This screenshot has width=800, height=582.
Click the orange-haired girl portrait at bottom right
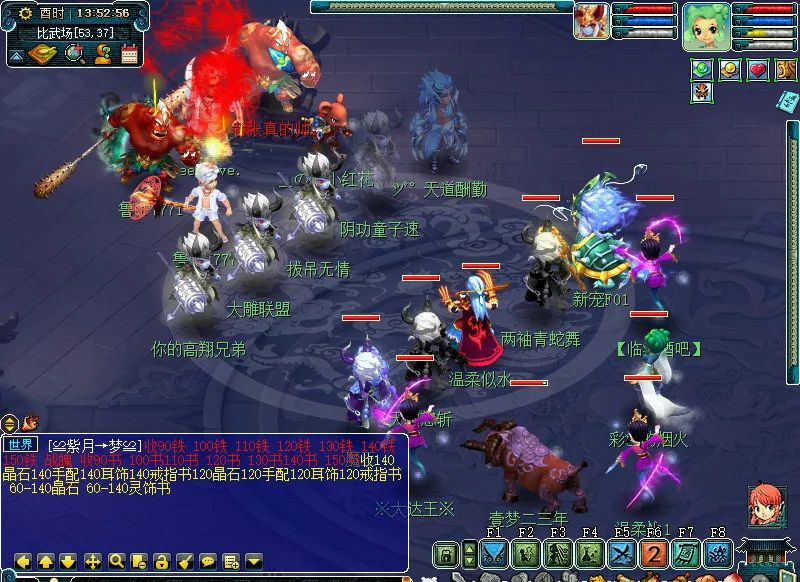pos(767,505)
